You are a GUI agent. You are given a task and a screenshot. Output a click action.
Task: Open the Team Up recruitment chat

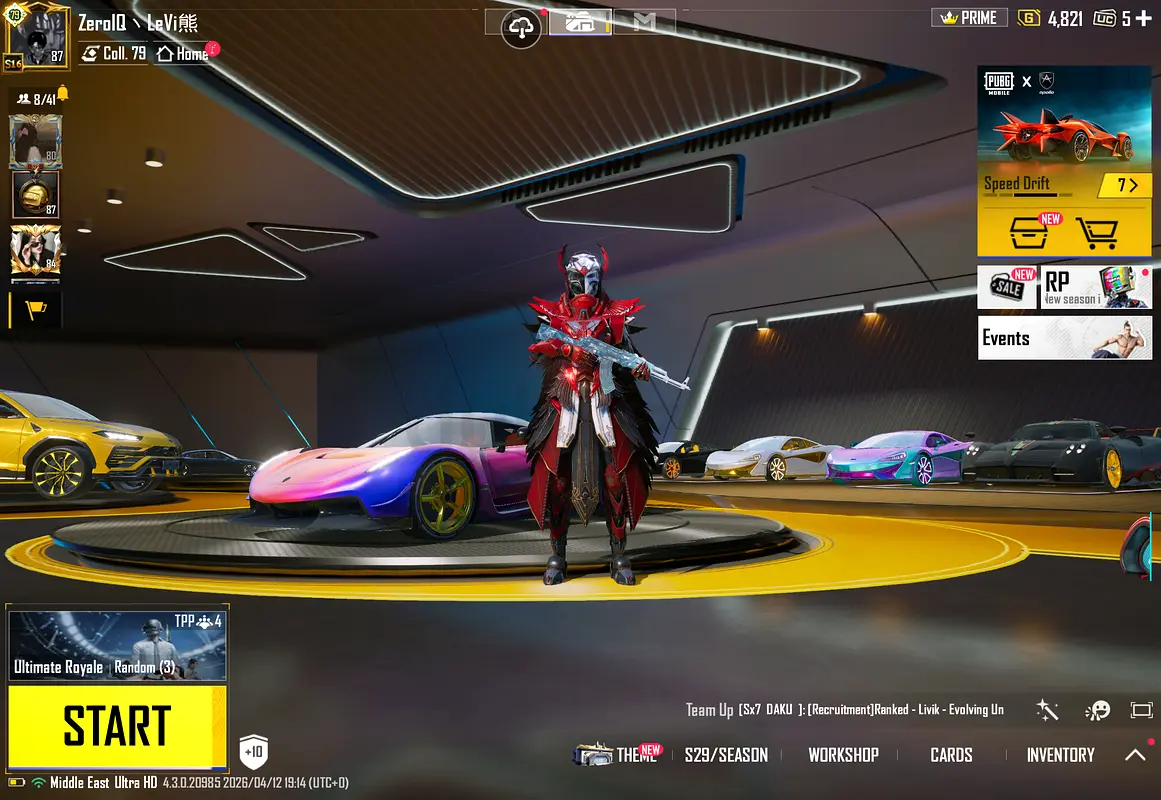click(x=845, y=710)
